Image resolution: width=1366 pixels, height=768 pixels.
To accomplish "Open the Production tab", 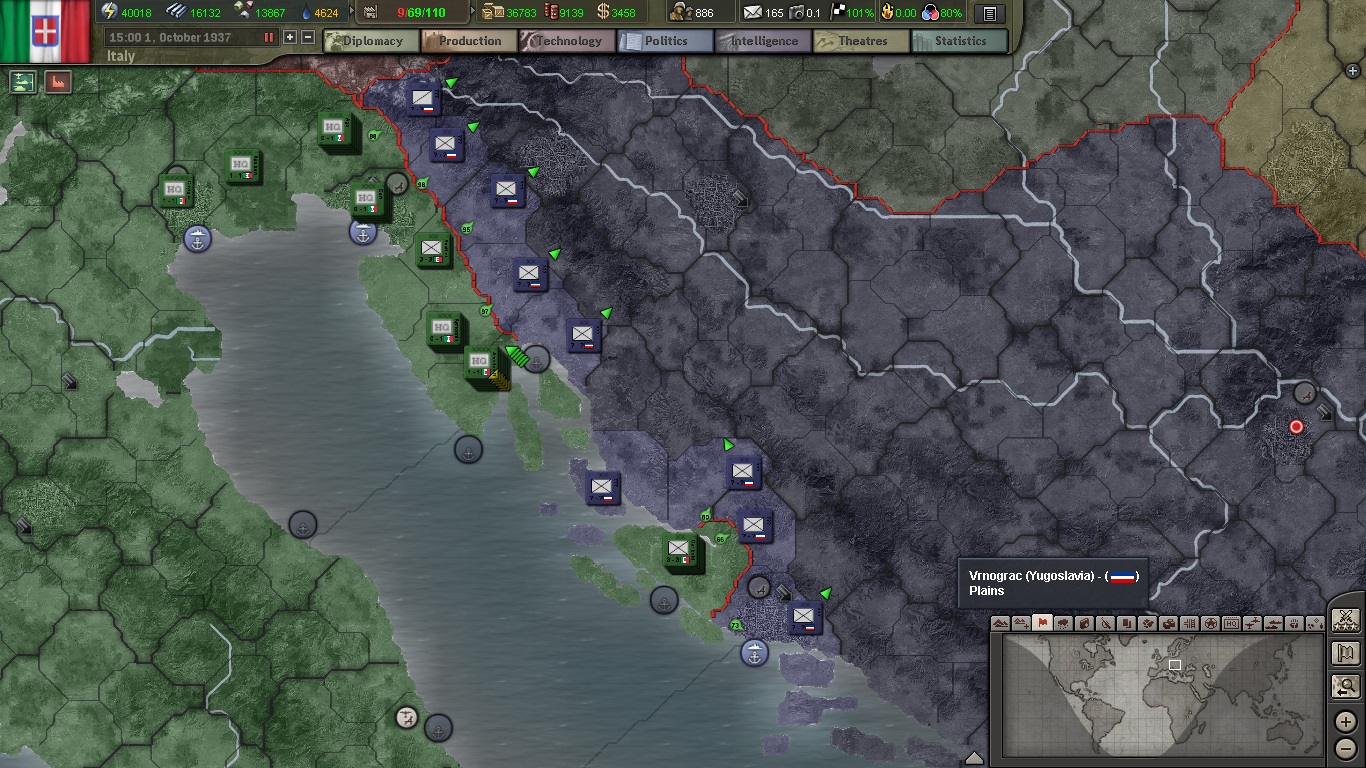I will [468, 41].
